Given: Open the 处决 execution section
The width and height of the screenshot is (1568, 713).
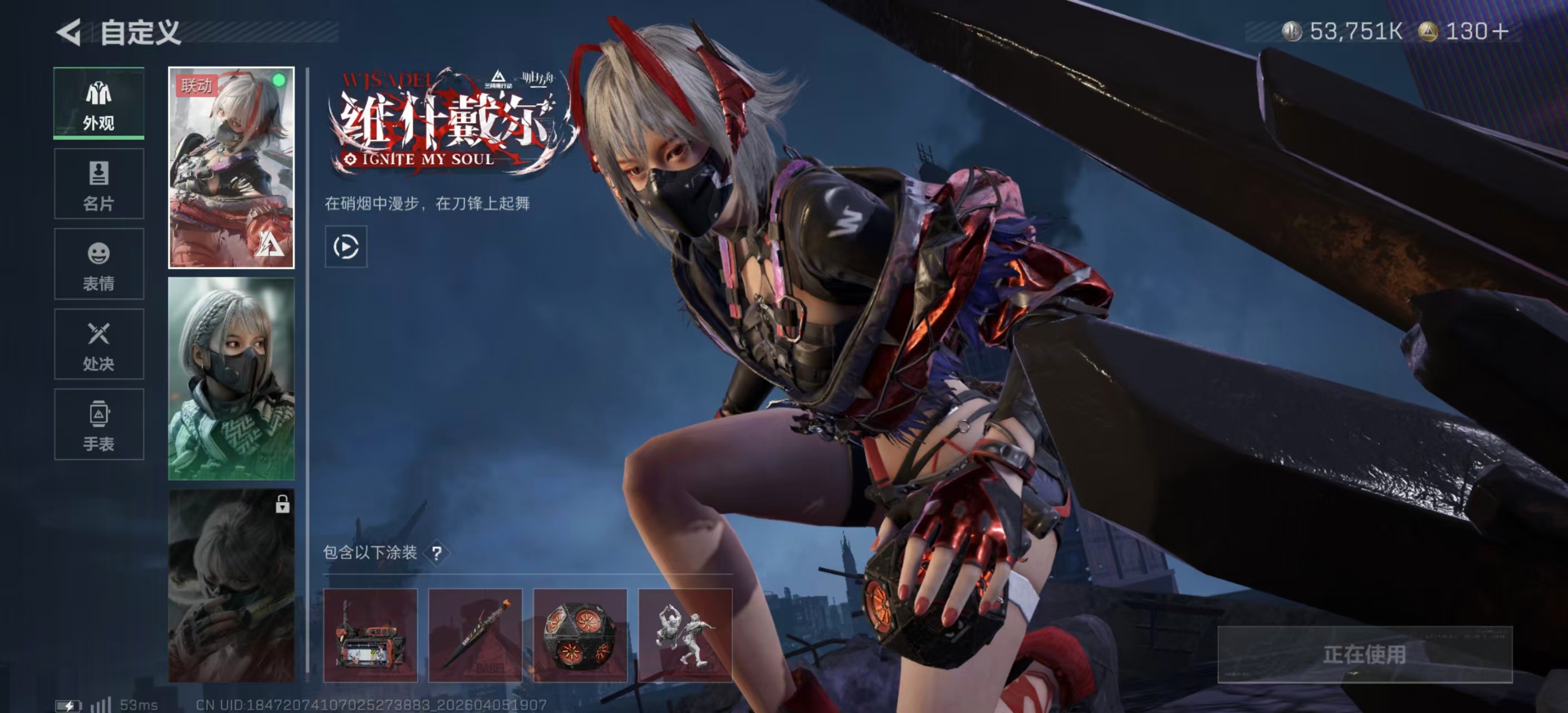Looking at the screenshot, I should (99, 344).
